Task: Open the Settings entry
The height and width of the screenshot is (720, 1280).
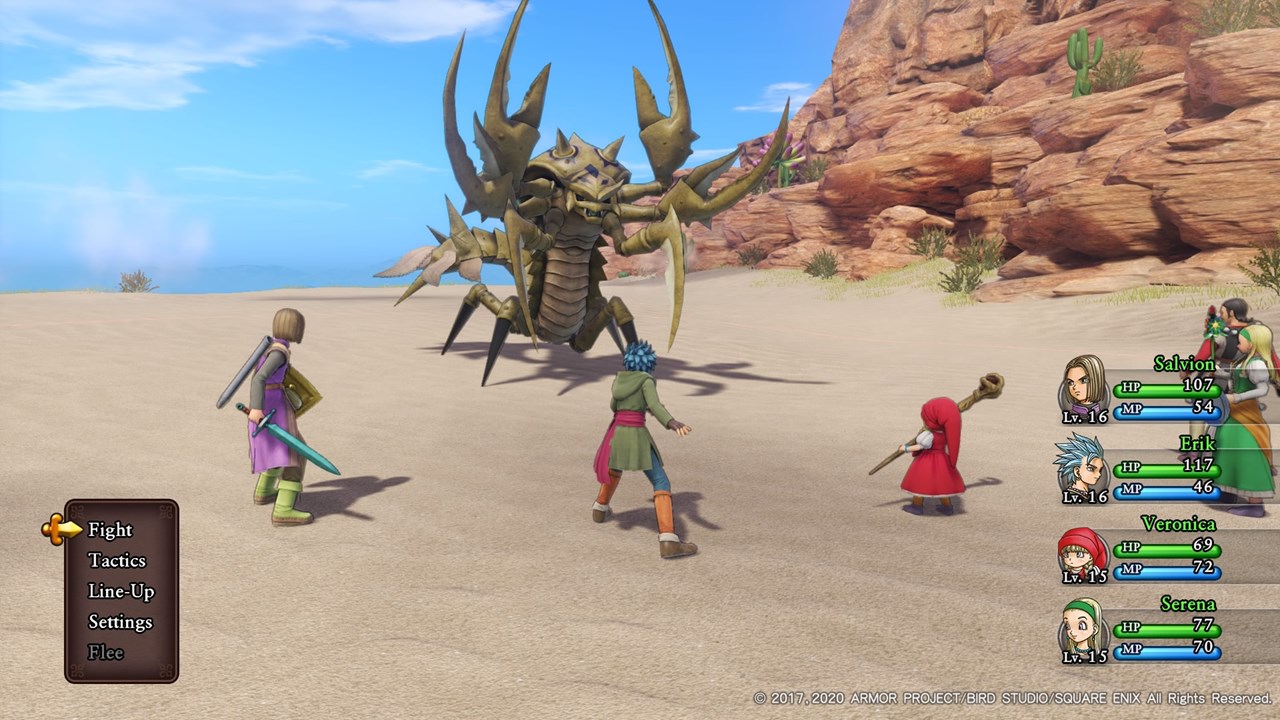Action: [120, 622]
